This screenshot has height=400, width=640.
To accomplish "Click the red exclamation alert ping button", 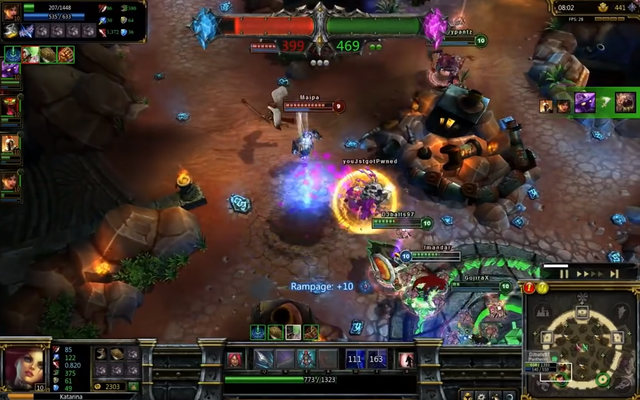I will point(530,288).
